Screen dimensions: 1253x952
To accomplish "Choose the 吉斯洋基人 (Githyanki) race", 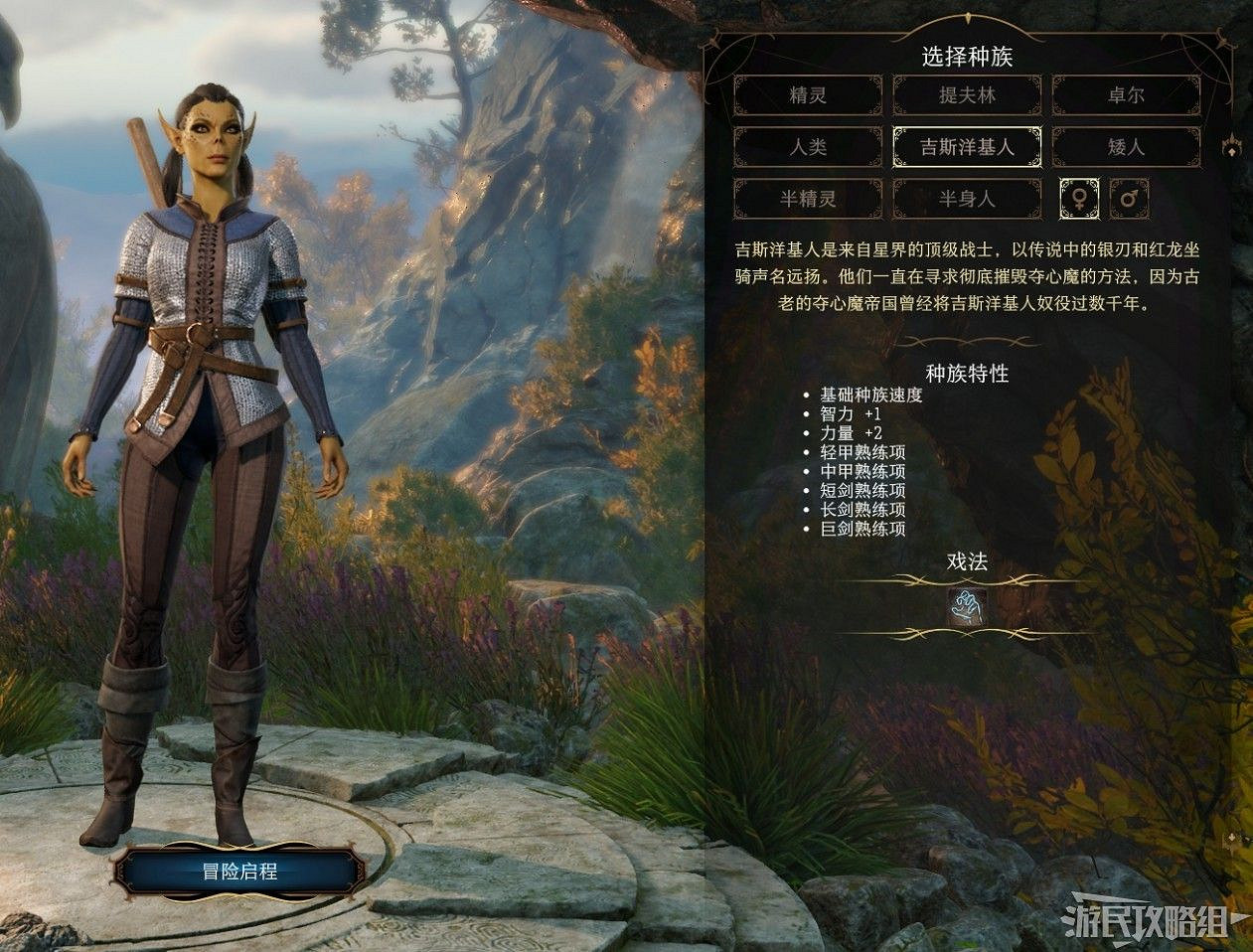I will 967,147.
